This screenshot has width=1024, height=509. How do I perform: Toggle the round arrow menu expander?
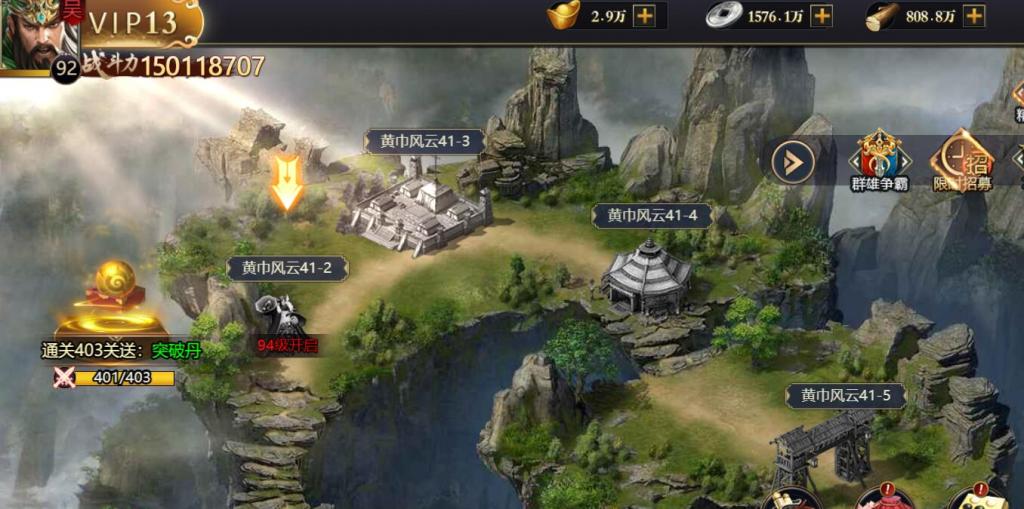792,161
